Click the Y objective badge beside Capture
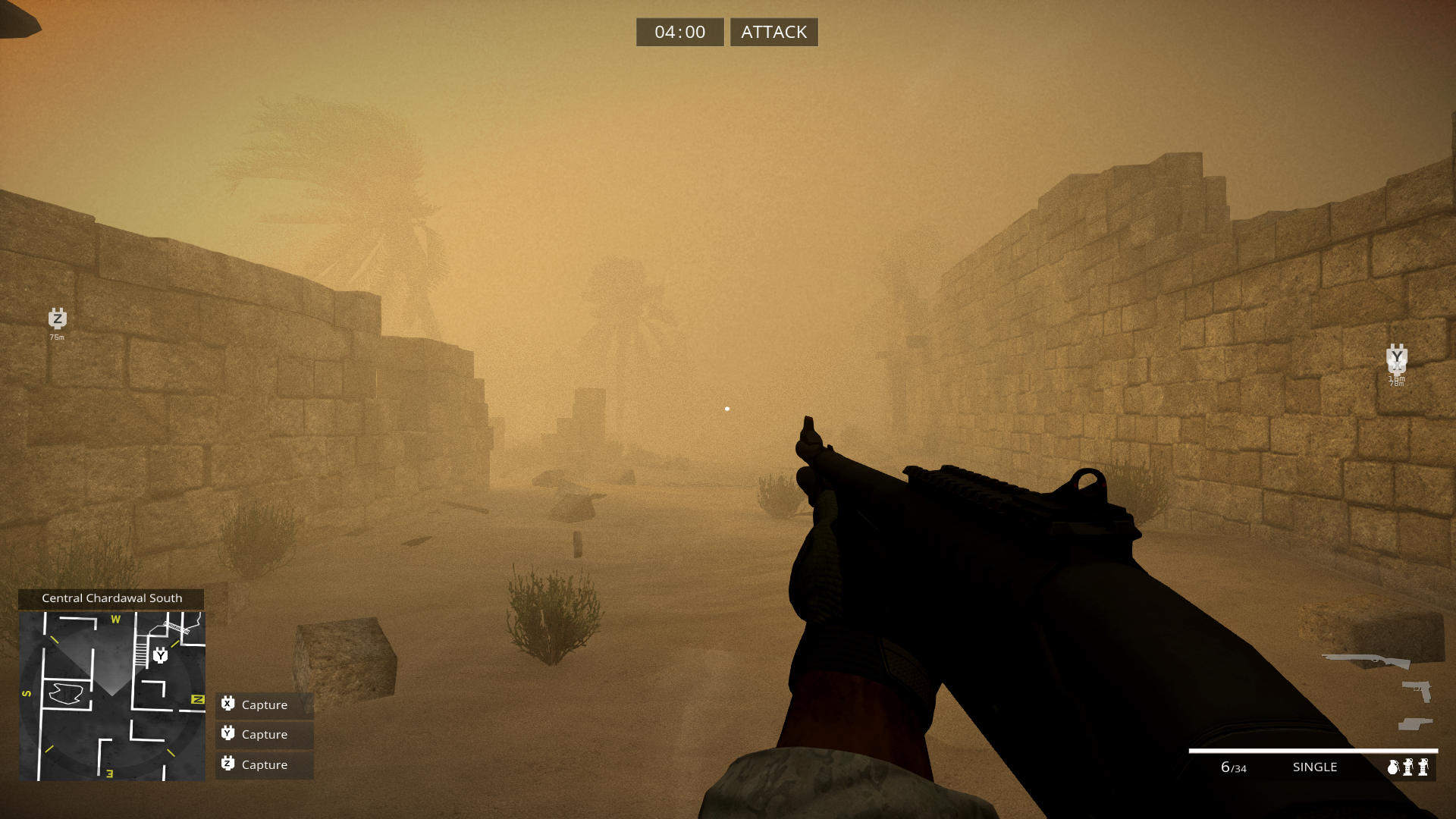 (x=226, y=734)
